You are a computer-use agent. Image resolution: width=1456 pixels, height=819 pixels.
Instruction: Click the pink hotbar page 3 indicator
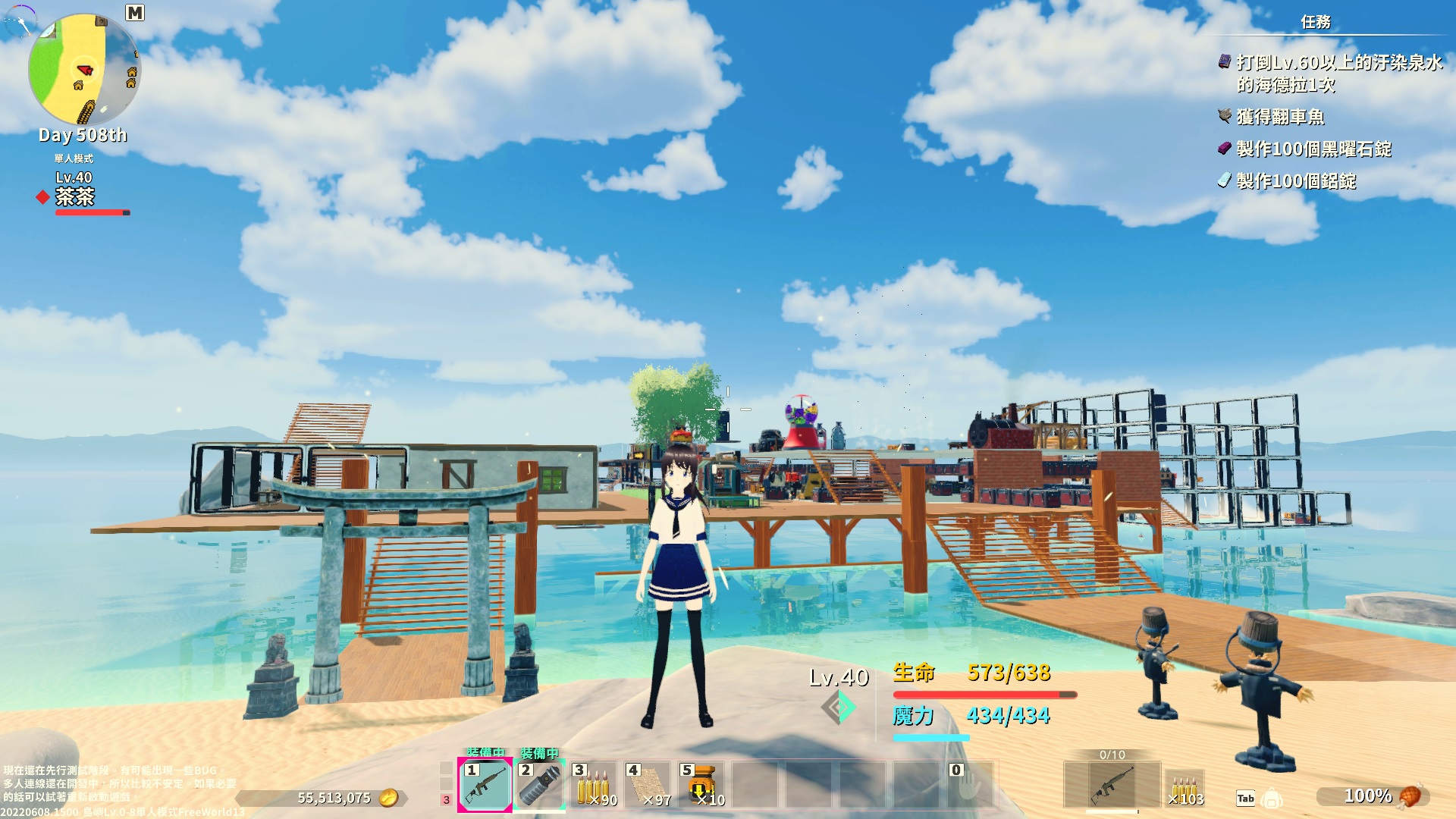[x=446, y=799]
